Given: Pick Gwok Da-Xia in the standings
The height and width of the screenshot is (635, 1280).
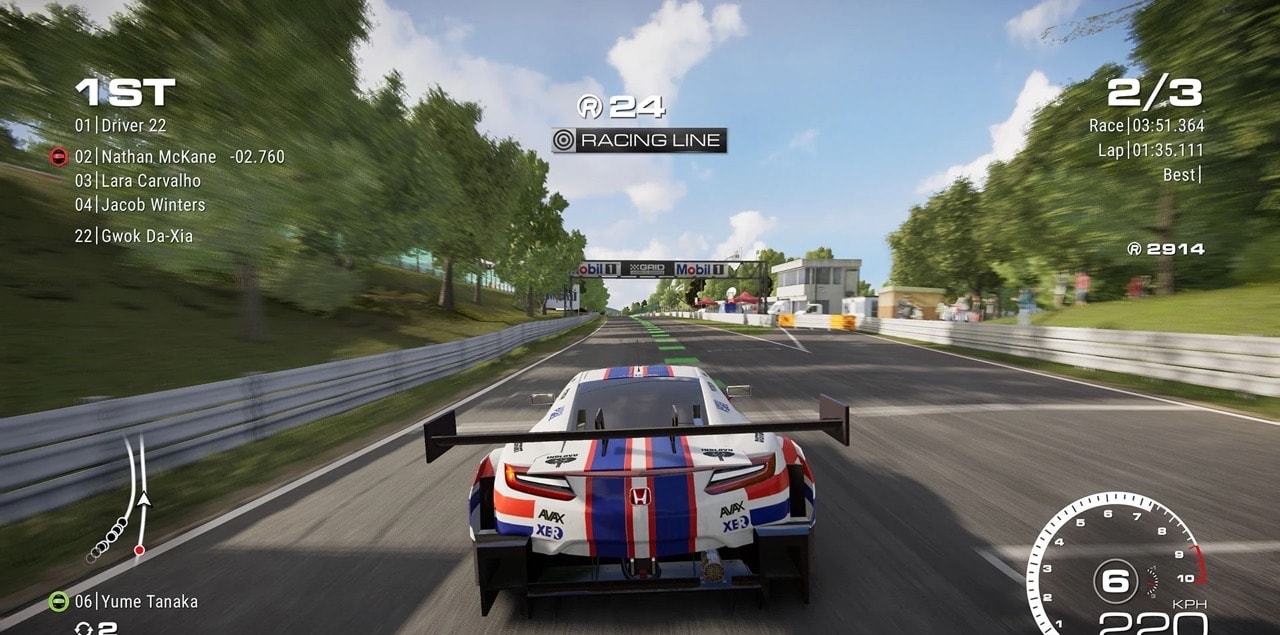Looking at the screenshot, I should (x=134, y=237).
